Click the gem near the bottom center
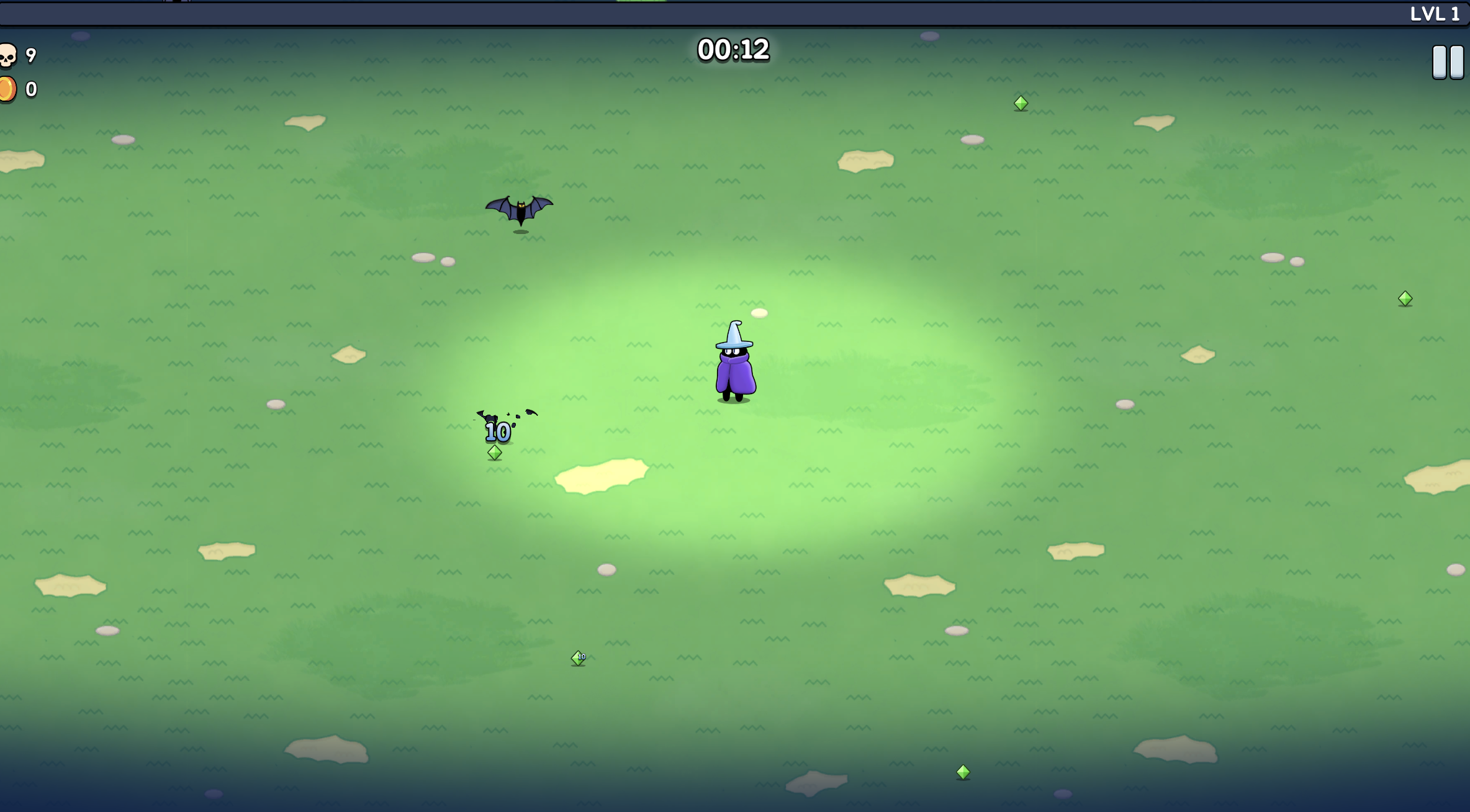Screen dimensions: 1470x812 [x=963, y=772]
